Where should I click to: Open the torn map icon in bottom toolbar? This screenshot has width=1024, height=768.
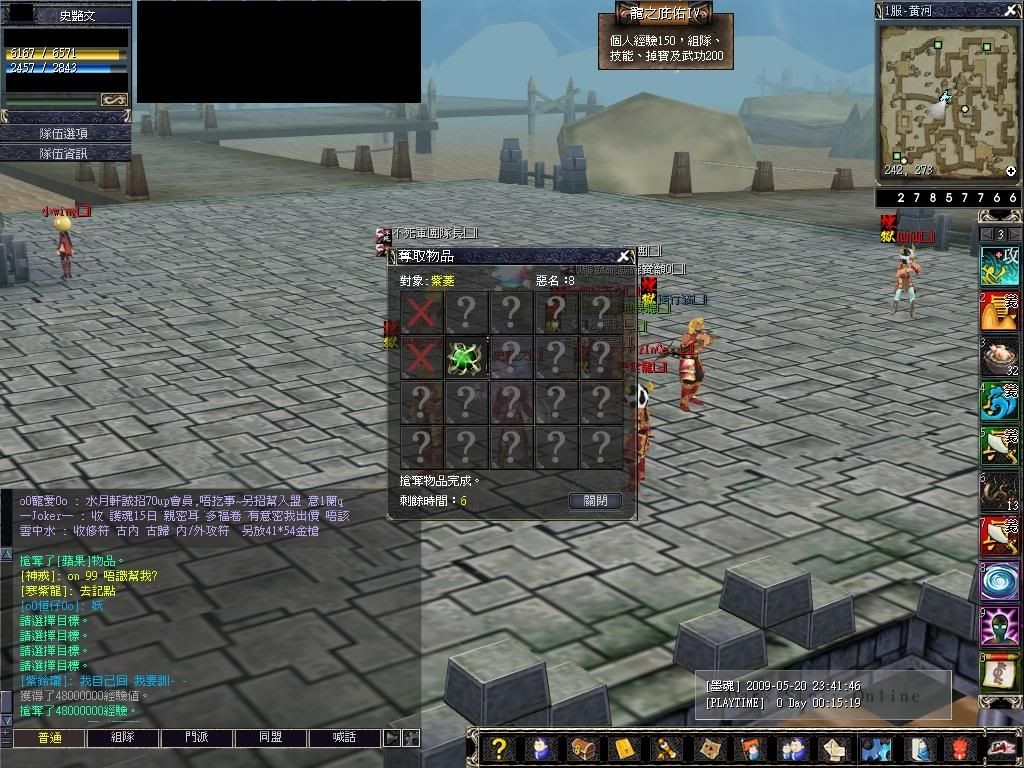click(x=708, y=748)
